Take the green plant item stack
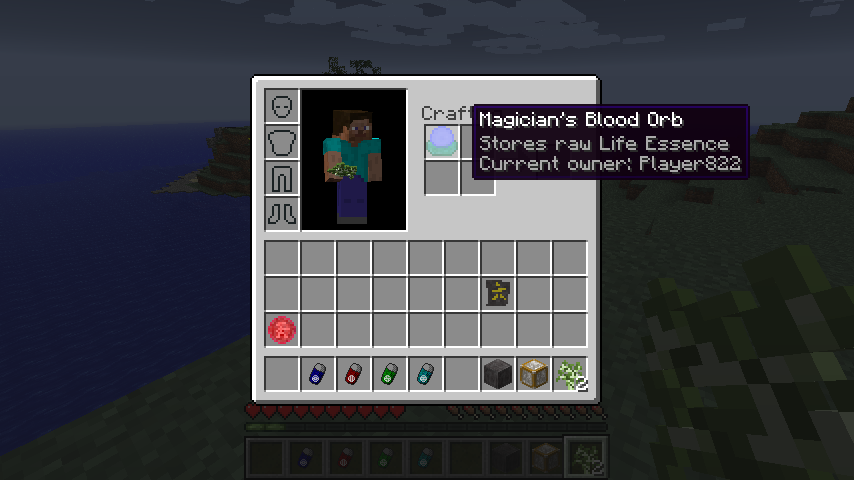 coord(570,374)
